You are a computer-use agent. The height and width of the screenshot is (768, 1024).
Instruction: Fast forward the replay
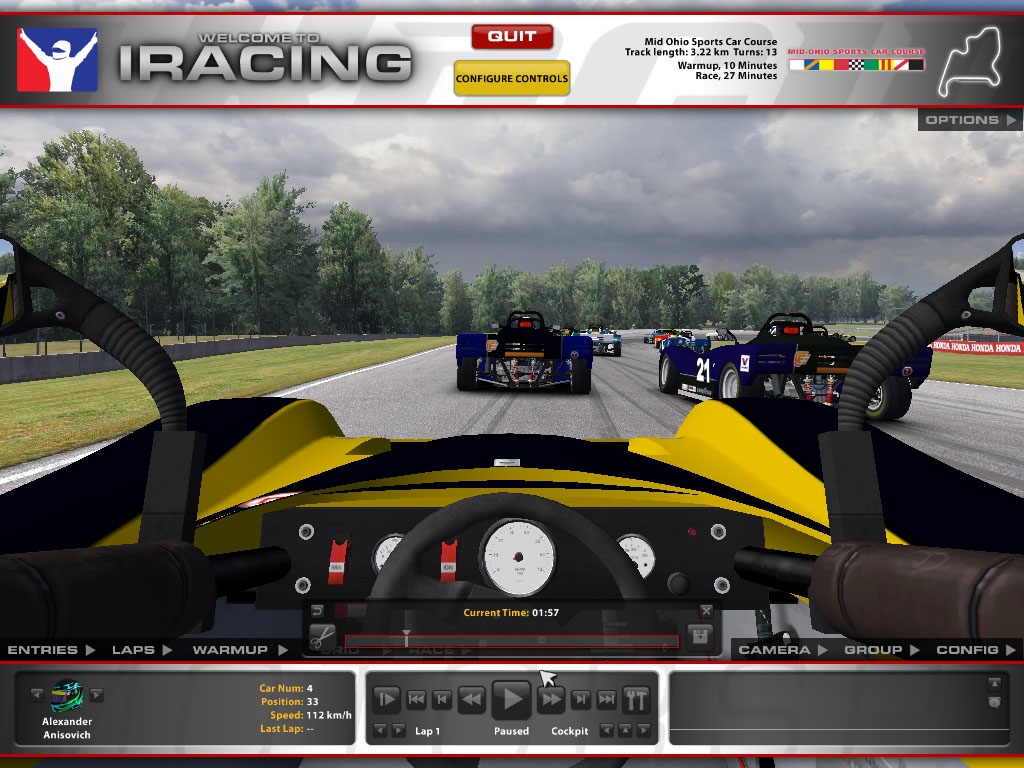pyautogui.click(x=552, y=699)
